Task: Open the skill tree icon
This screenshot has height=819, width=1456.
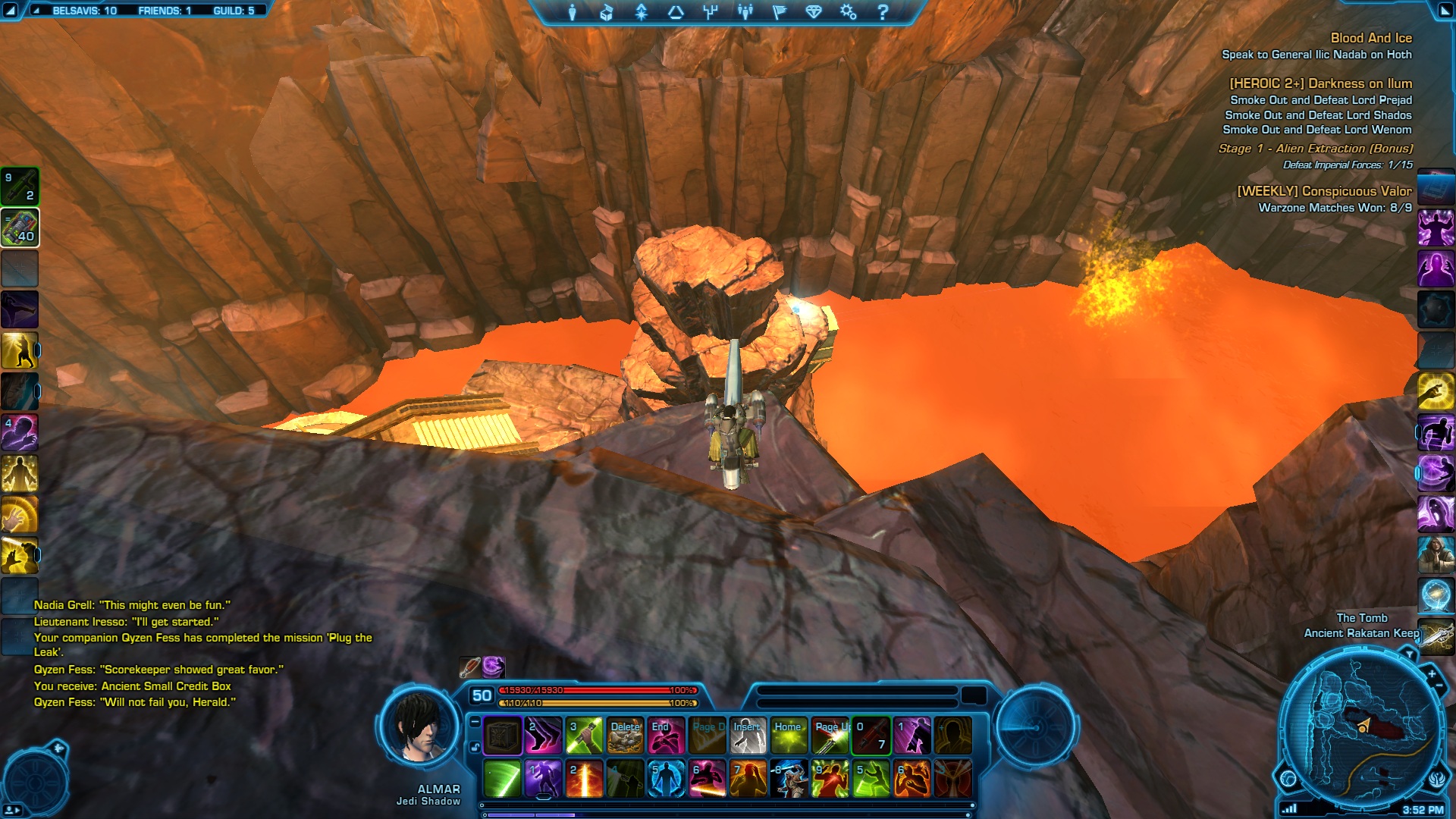Action: 711,12
